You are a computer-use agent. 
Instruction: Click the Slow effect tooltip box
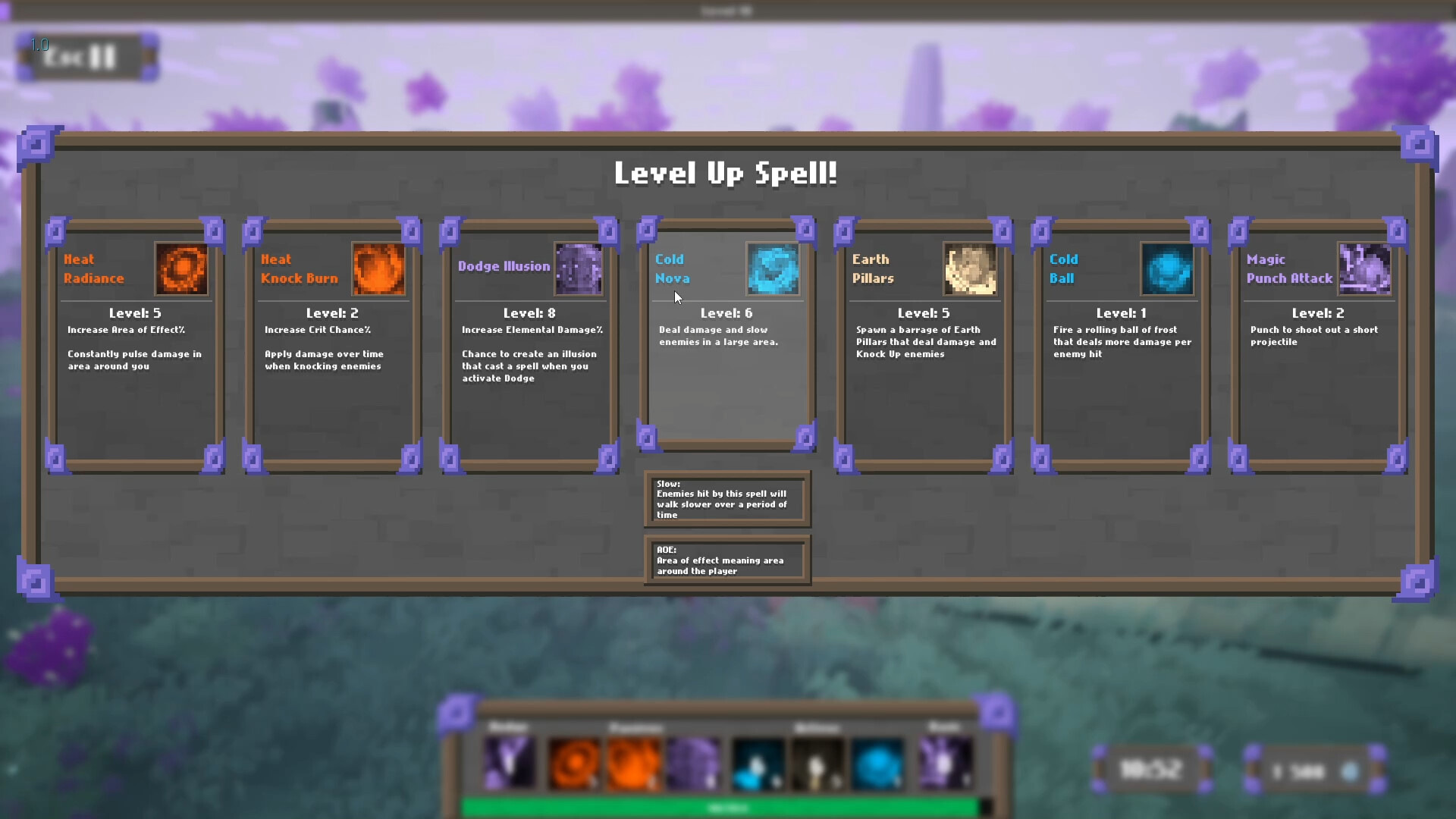726,498
